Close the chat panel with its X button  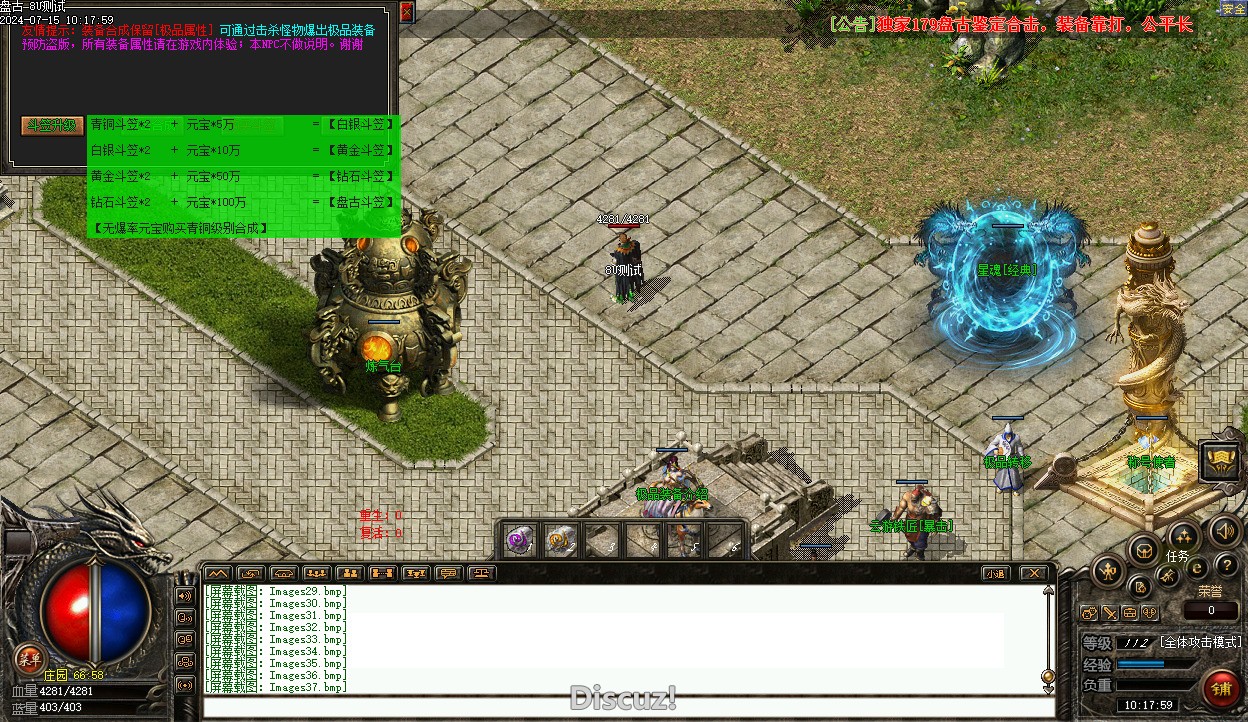point(1034,573)
